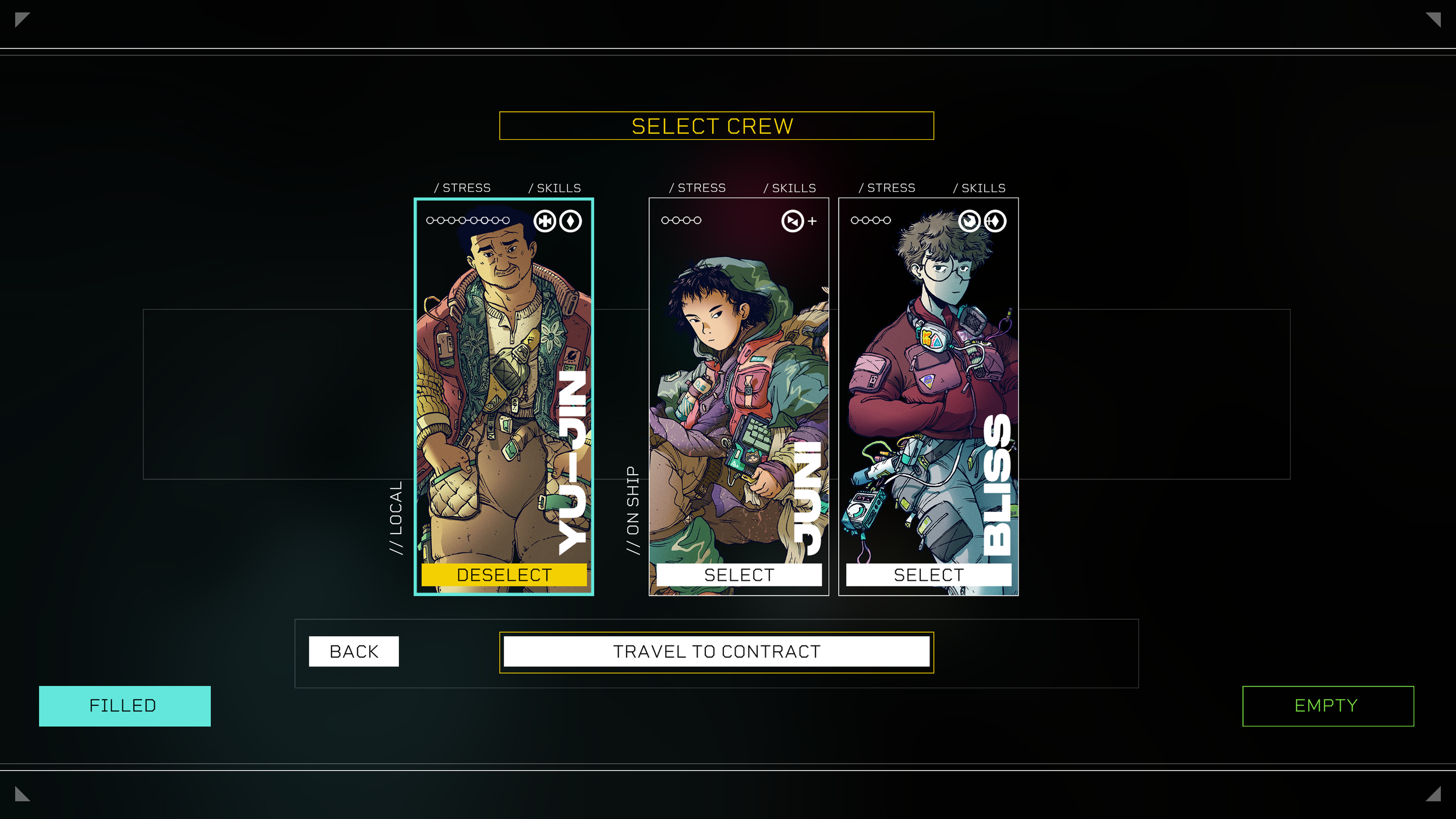Enable the EMPTY crew filter
This screenshot has width=1456, height=819.
point(1327,705)
